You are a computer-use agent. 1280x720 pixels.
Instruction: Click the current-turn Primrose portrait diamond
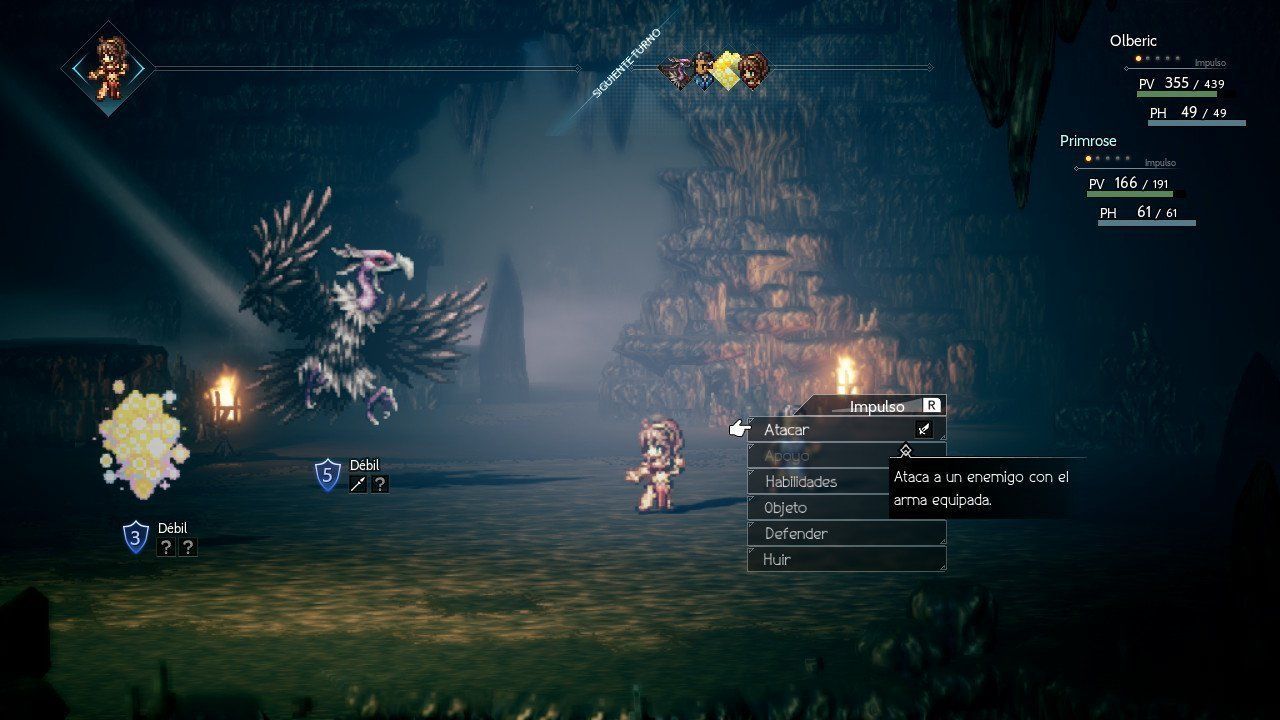tap(107, 68)
